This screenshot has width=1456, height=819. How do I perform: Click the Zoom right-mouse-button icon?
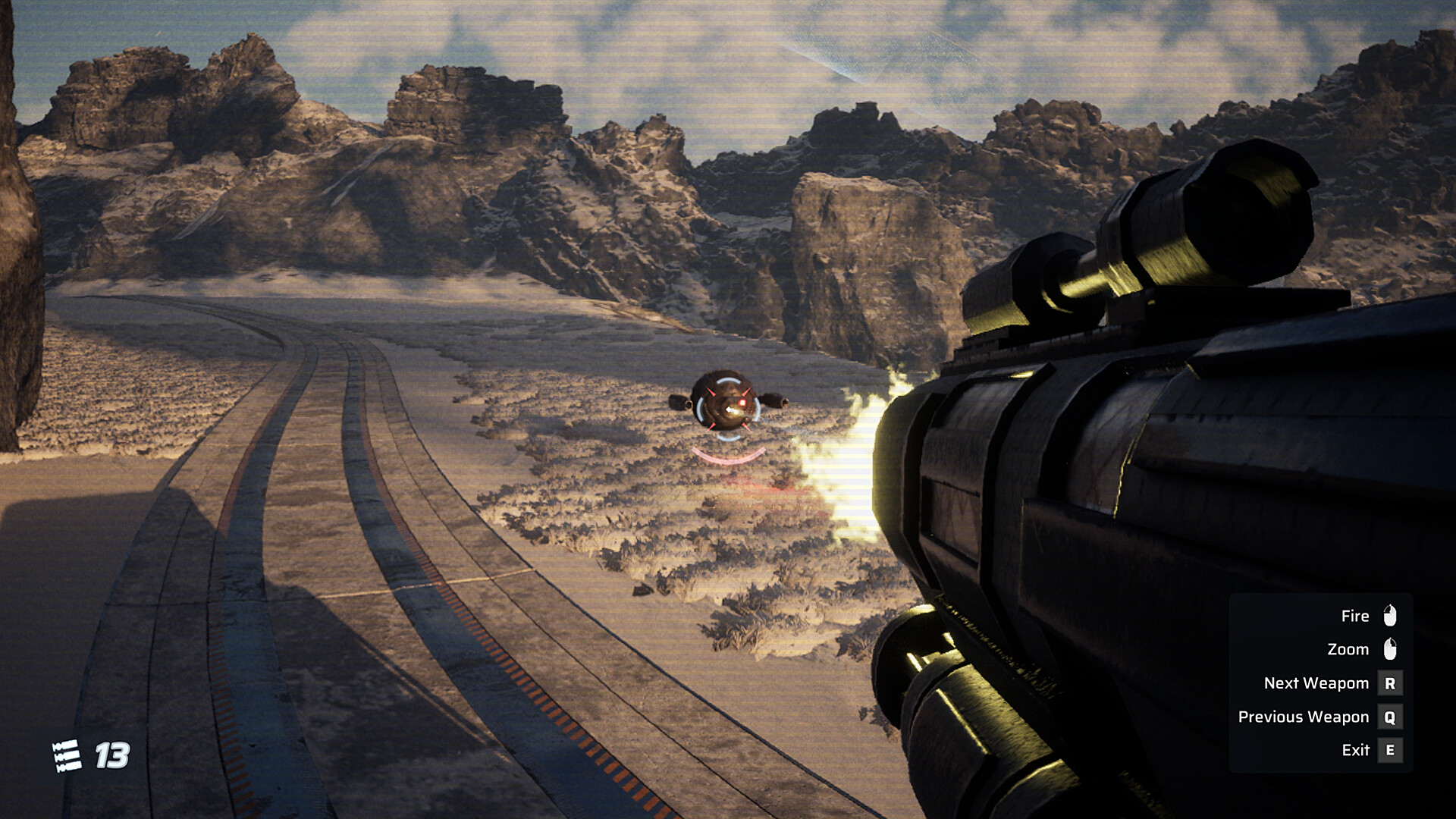[x=1390, y=650]
